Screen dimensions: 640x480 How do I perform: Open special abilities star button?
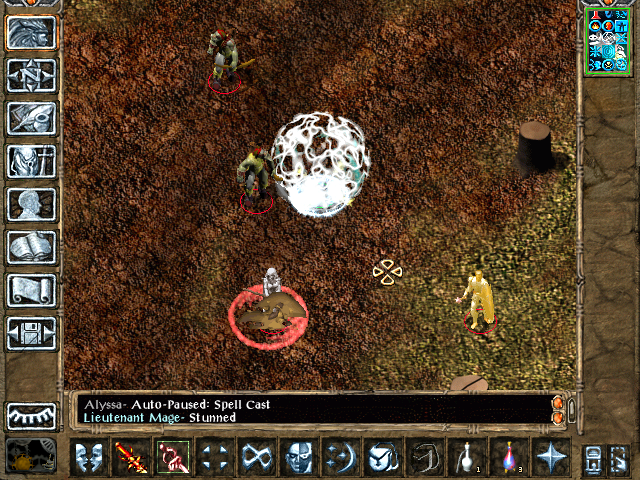pyautogui.click(x=550, y=456)
